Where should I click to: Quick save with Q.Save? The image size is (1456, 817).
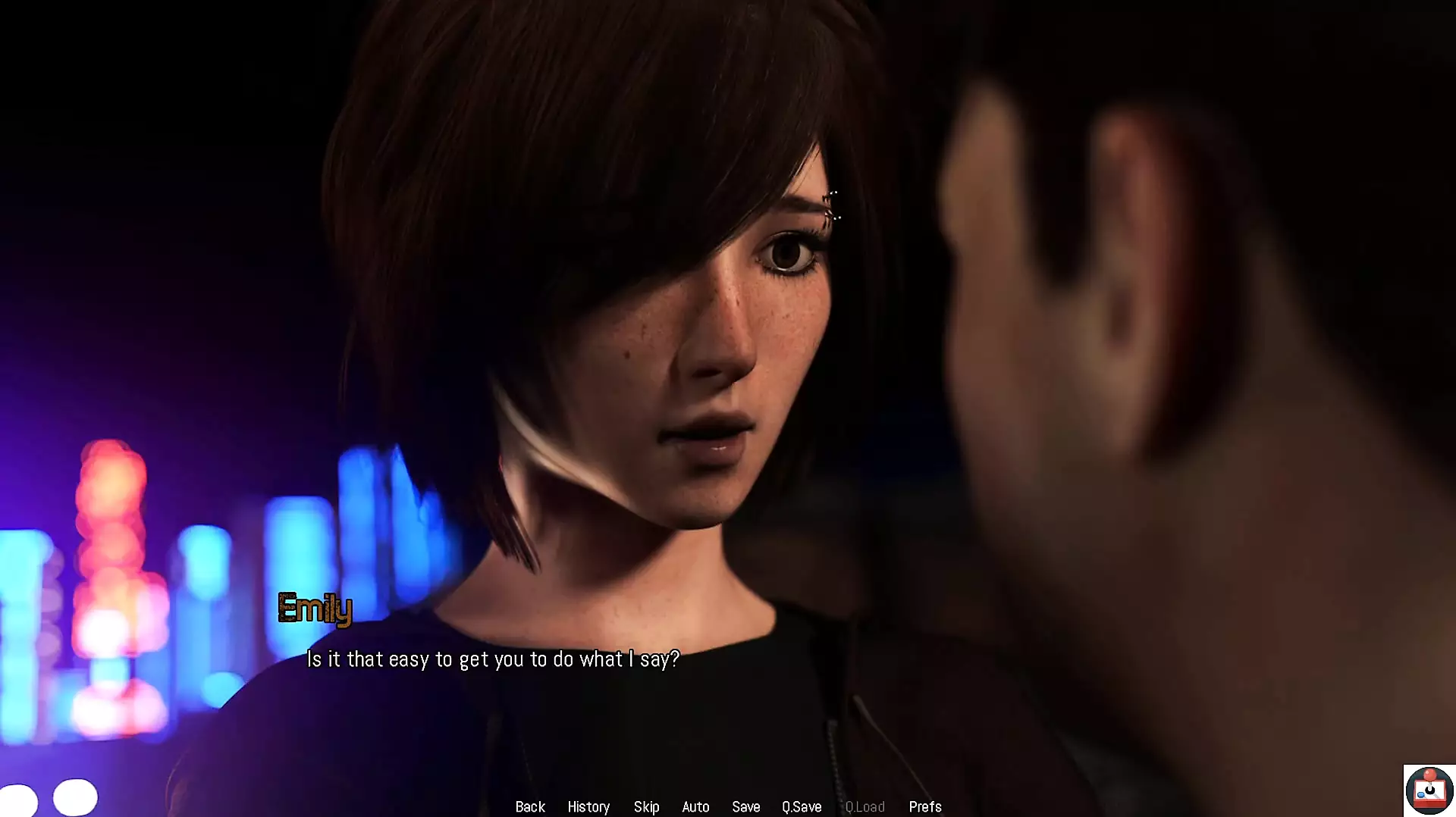[x=802, y=806]
